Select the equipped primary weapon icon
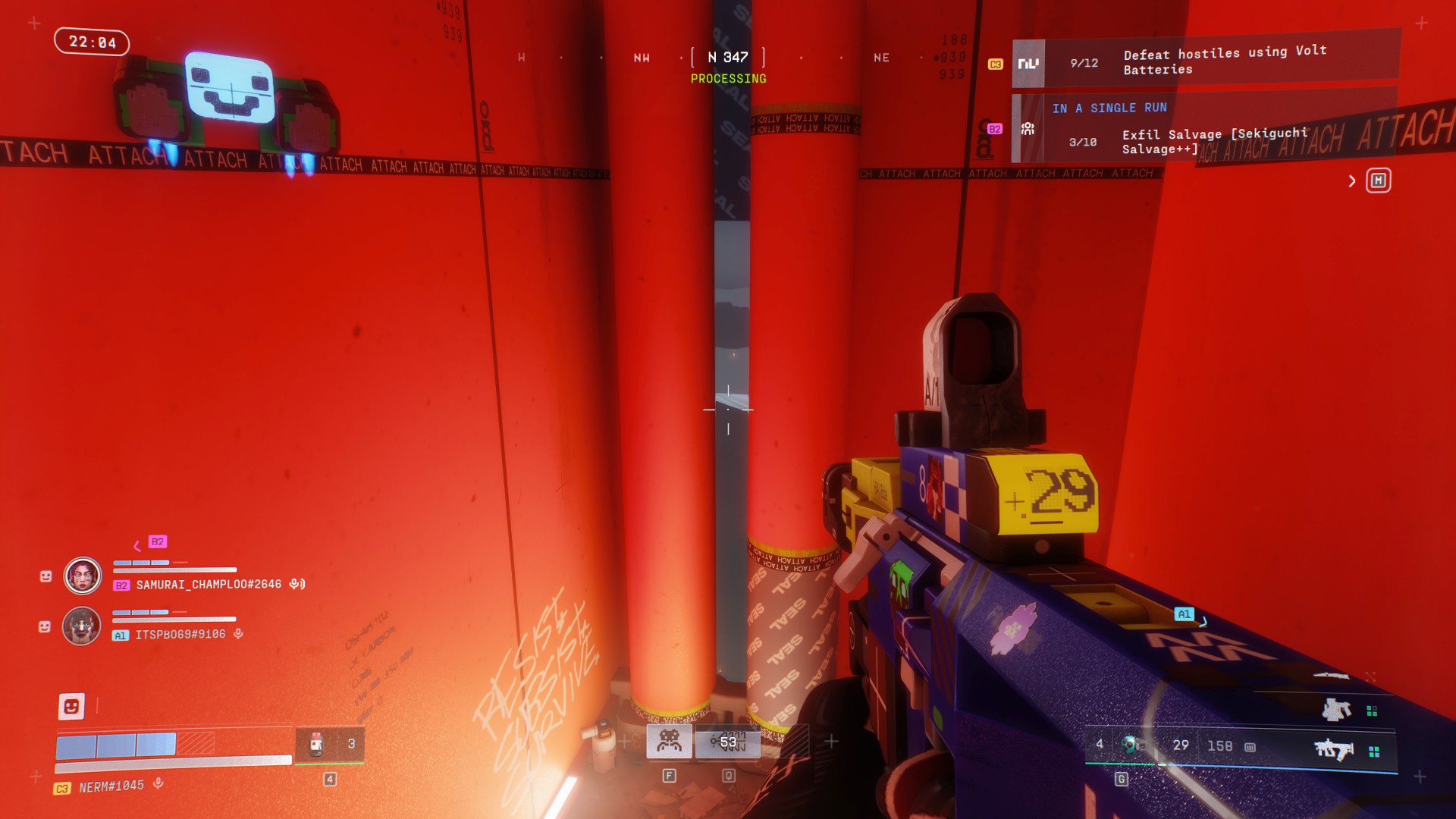This screenshot has height=819, width=1456. click(x=1334, y=750)
